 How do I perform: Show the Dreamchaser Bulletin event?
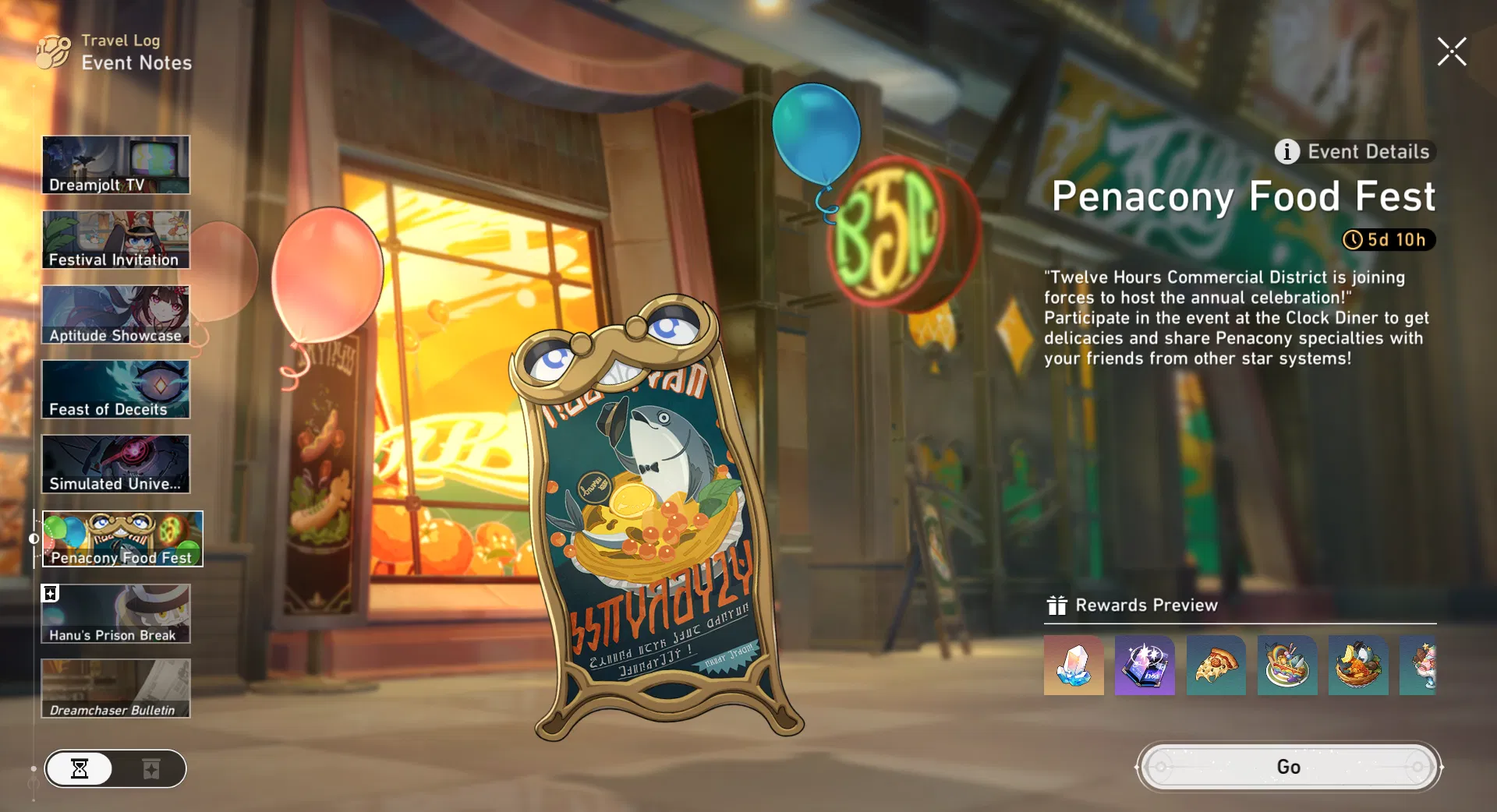[115, 688]
